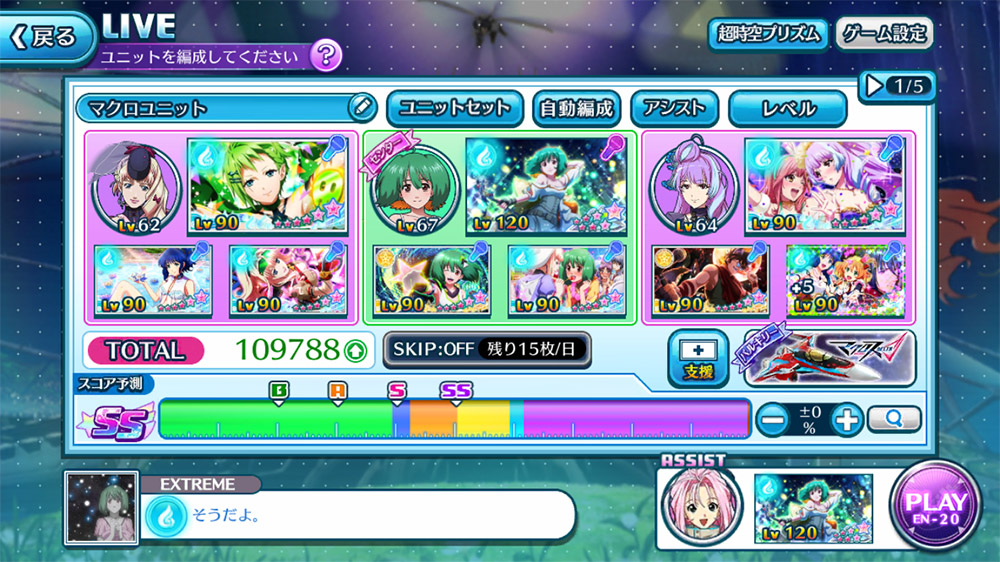Open the ユニットセット button
The height and width of the screenshot is (562, 1000).
(454, 108)
